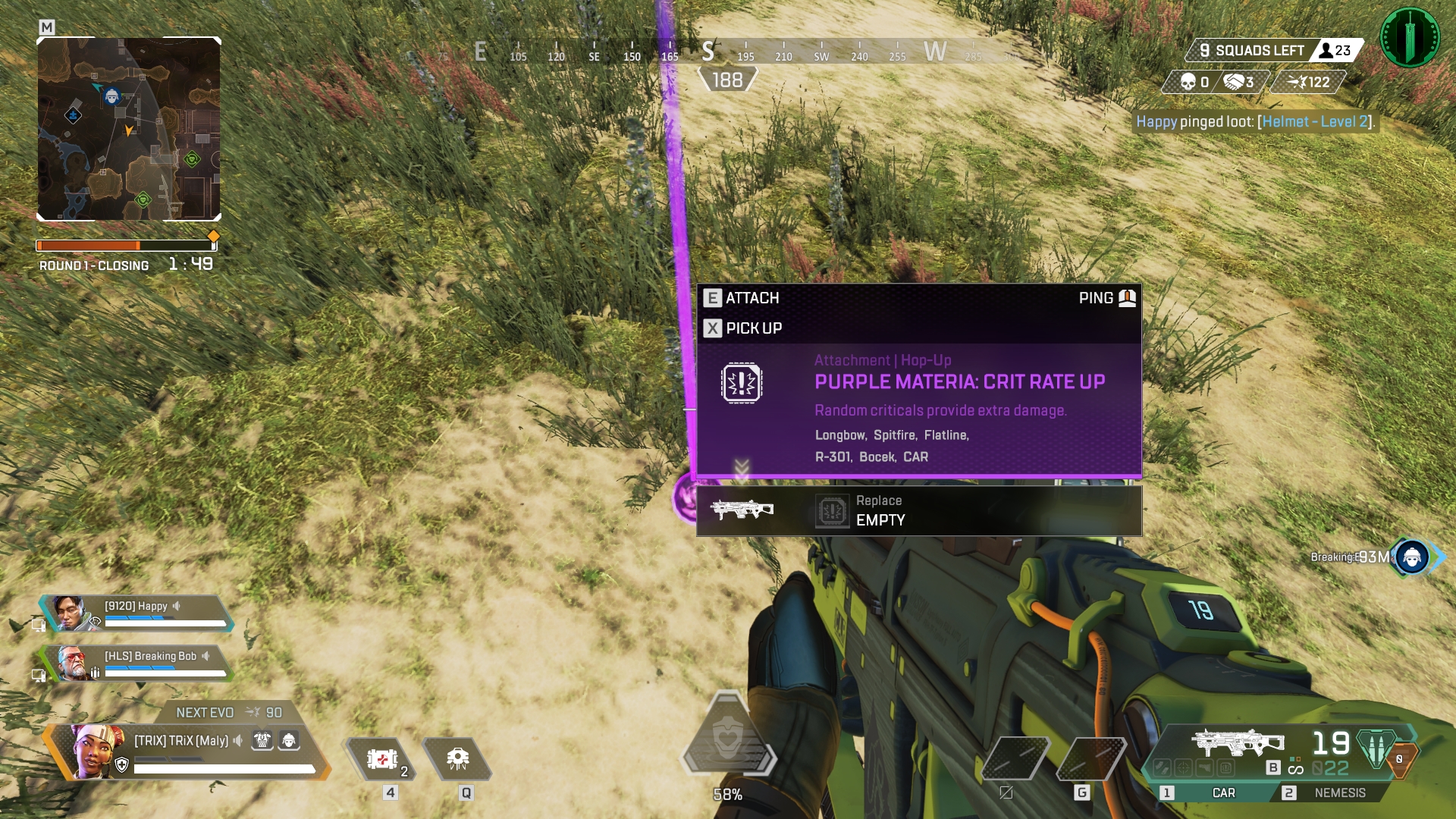Click the TRiX player portrait
The image size is (1456, 819).
pos(97,750)
